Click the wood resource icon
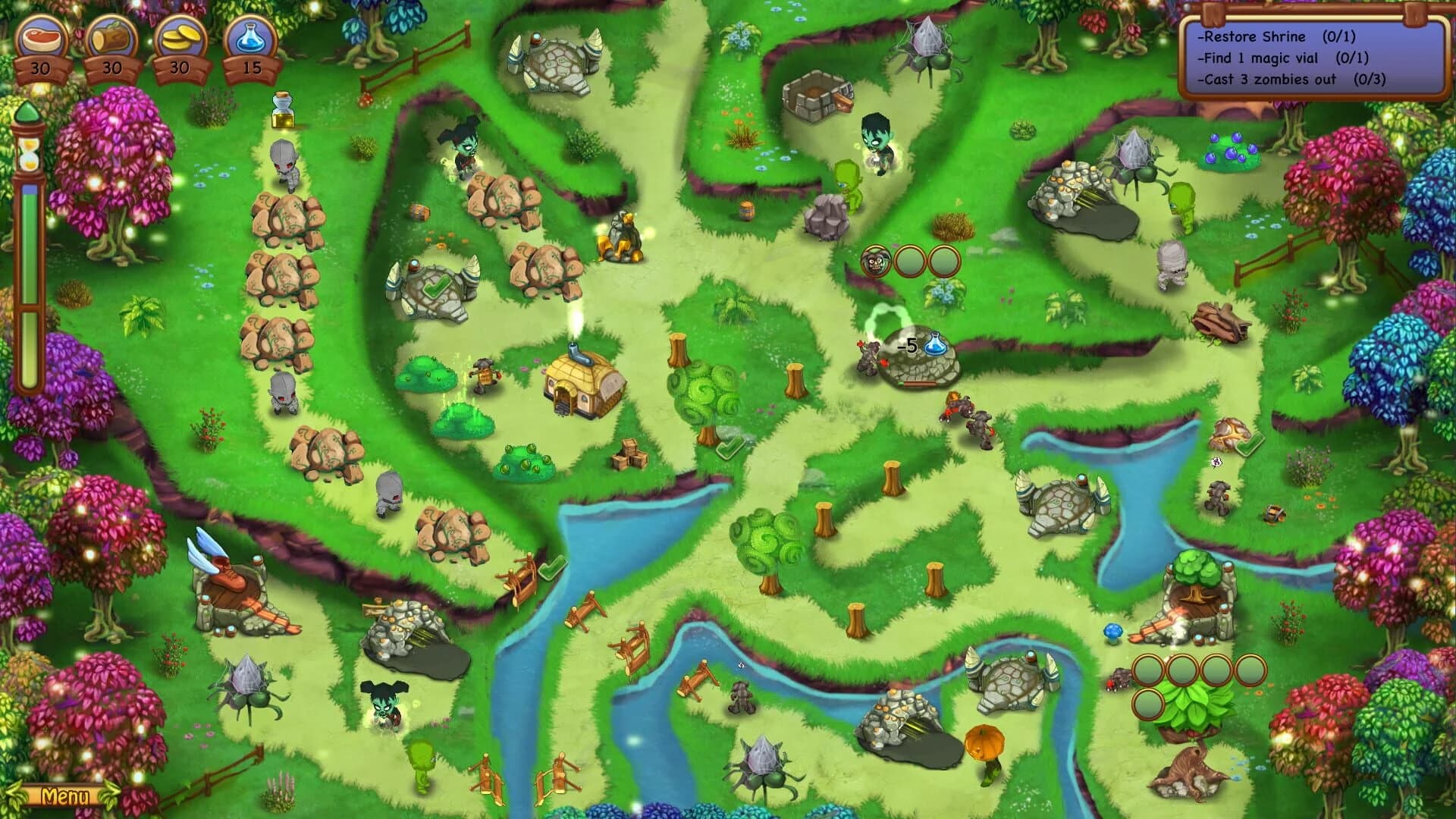The image size is (1456, 819). pyautogui.click(x=112, y=36)
